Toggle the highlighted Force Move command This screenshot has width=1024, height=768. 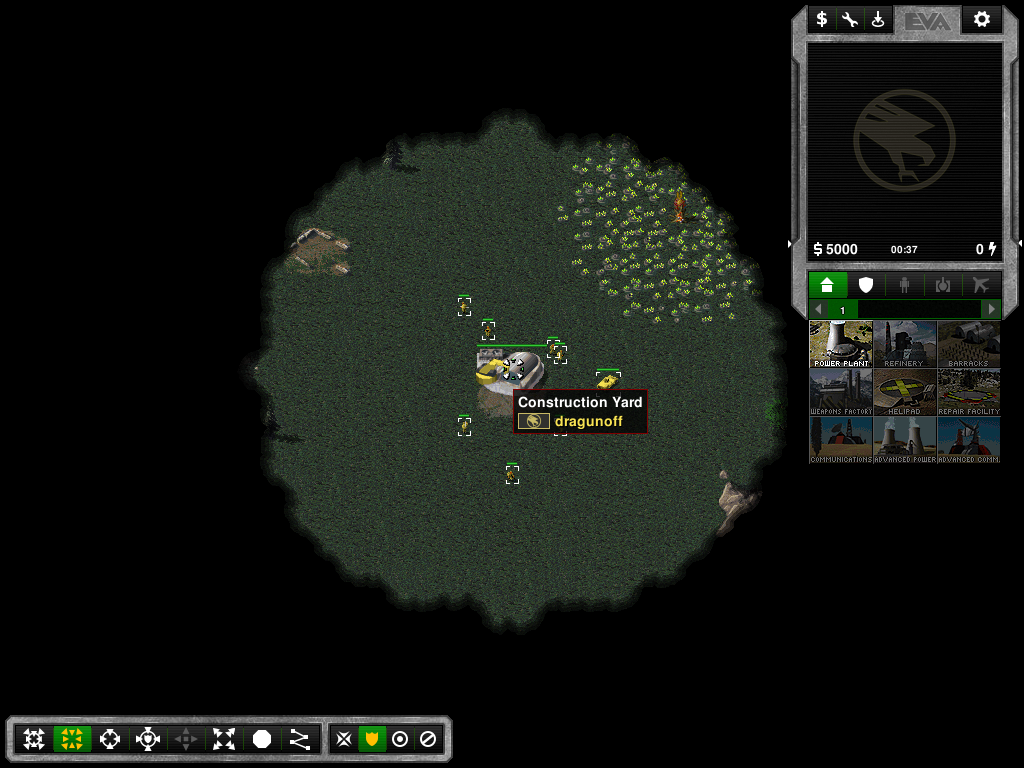click(x=72, y=739)
